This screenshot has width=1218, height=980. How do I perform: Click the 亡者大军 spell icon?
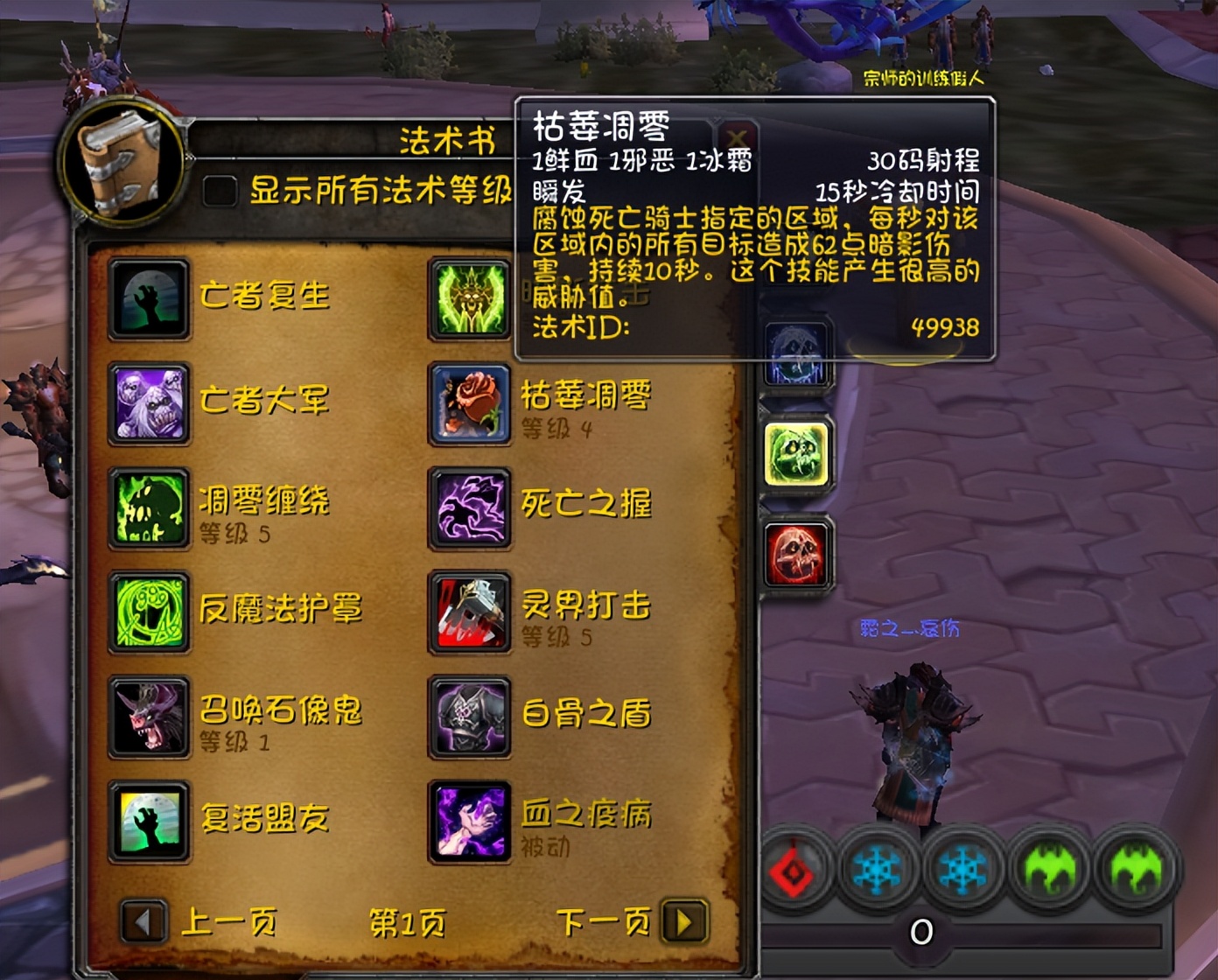click(x=149, y=402)
